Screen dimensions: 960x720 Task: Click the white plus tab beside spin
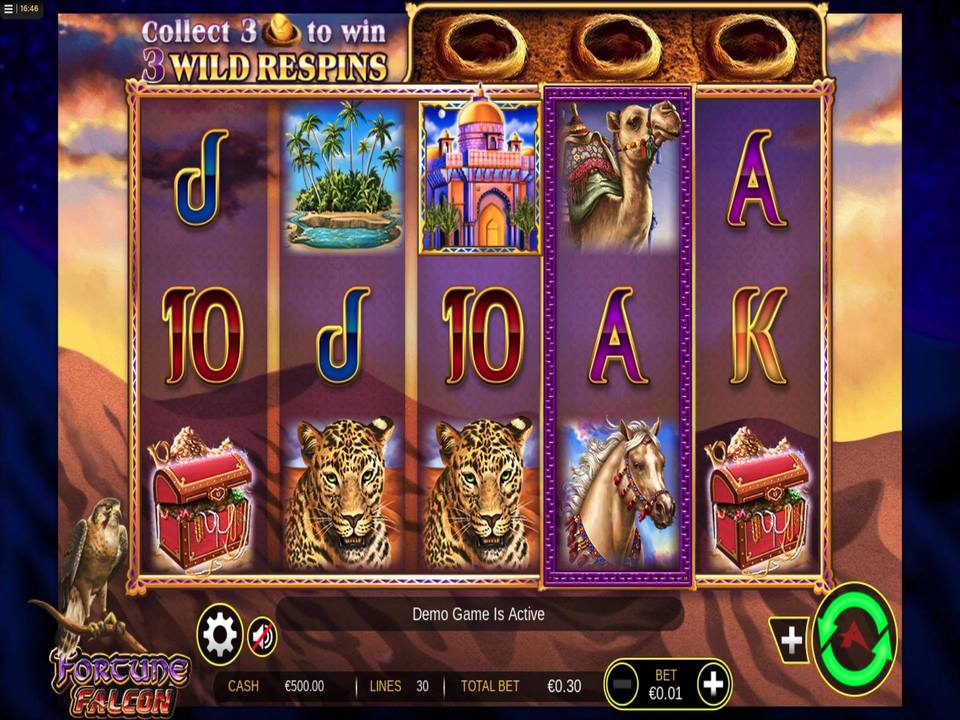pyautogui.click(x=791, y=640)
